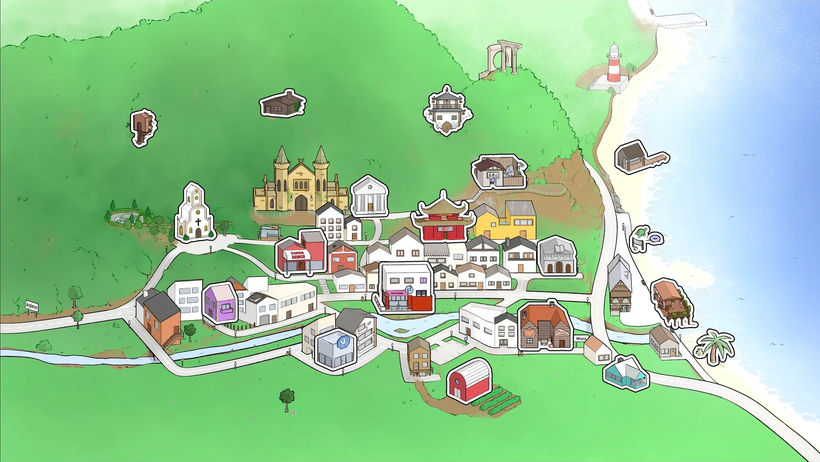820x462 pixels.
Task: Choose the boathouse with the wooden pier
Action: (636, 158)
